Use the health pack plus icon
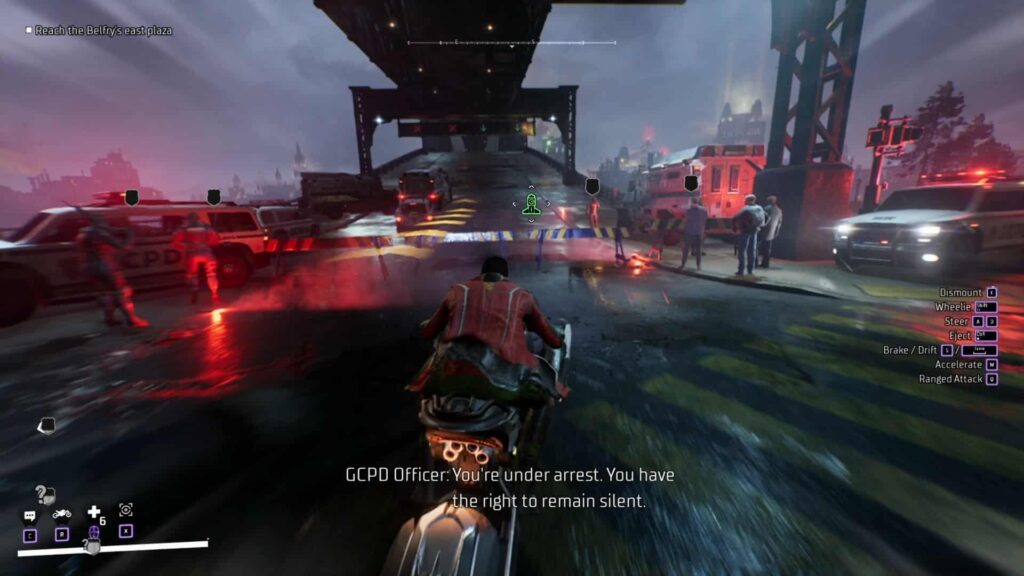1024x576 pixels. pos(94,512)
